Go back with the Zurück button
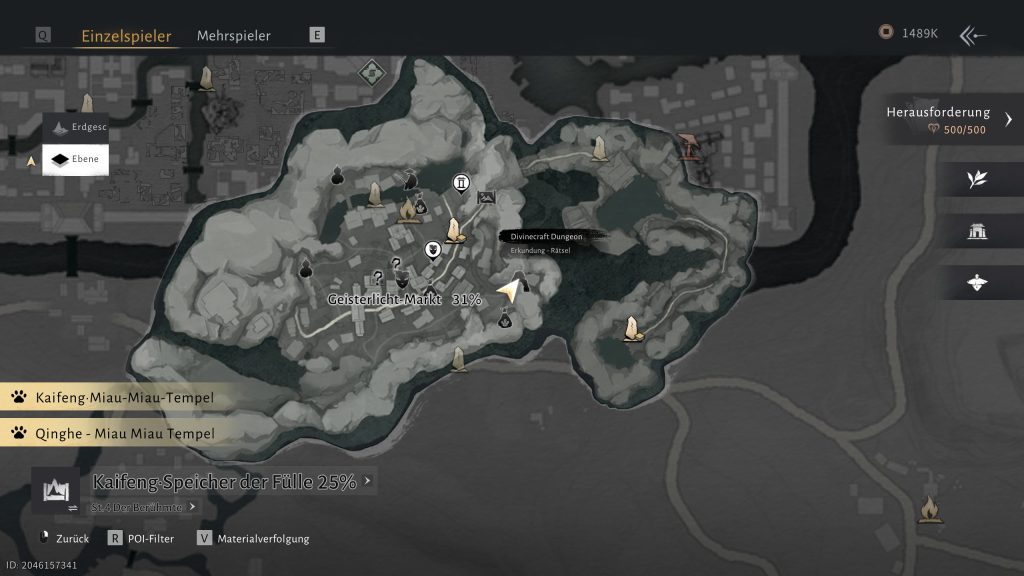Image resolution: width=1024 pixels, height=576 pixels. (x=66, y=538)
